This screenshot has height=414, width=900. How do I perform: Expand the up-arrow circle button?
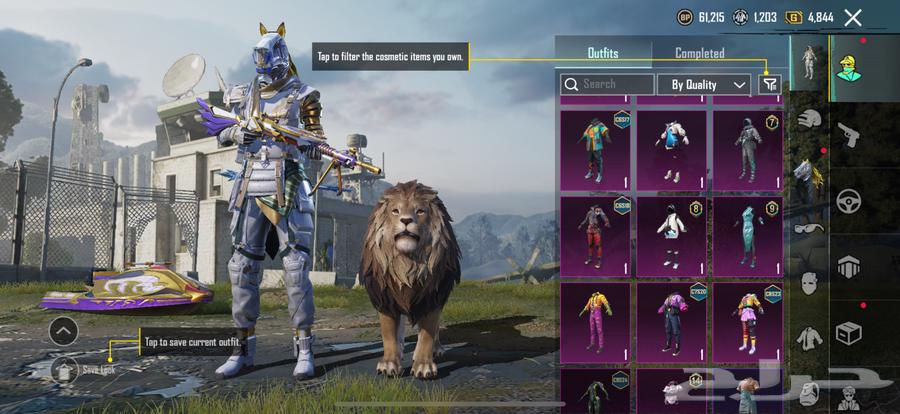pyautogui.click(x=63, y=331)
